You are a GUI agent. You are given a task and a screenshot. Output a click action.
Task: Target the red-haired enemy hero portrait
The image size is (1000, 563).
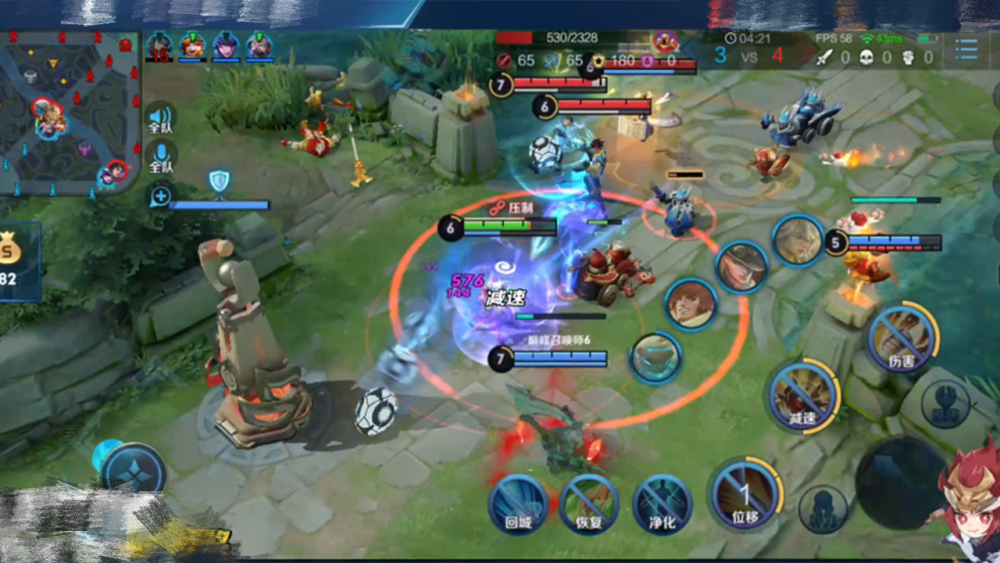[690, 304]
